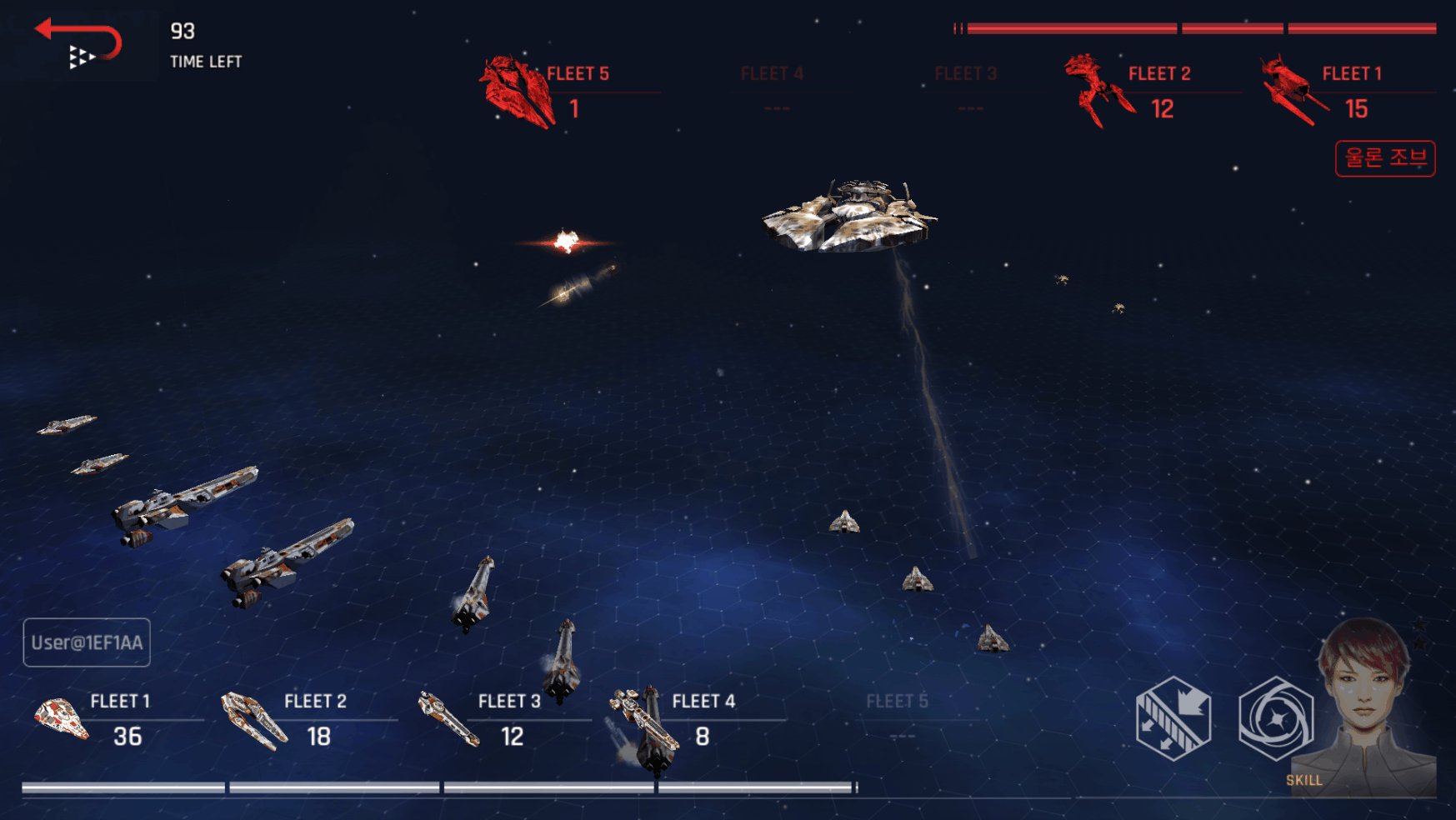The image size is (1456, 820).
Task: Open the User@1EF1AA player name tag
Action: click(x=87, y=642)
